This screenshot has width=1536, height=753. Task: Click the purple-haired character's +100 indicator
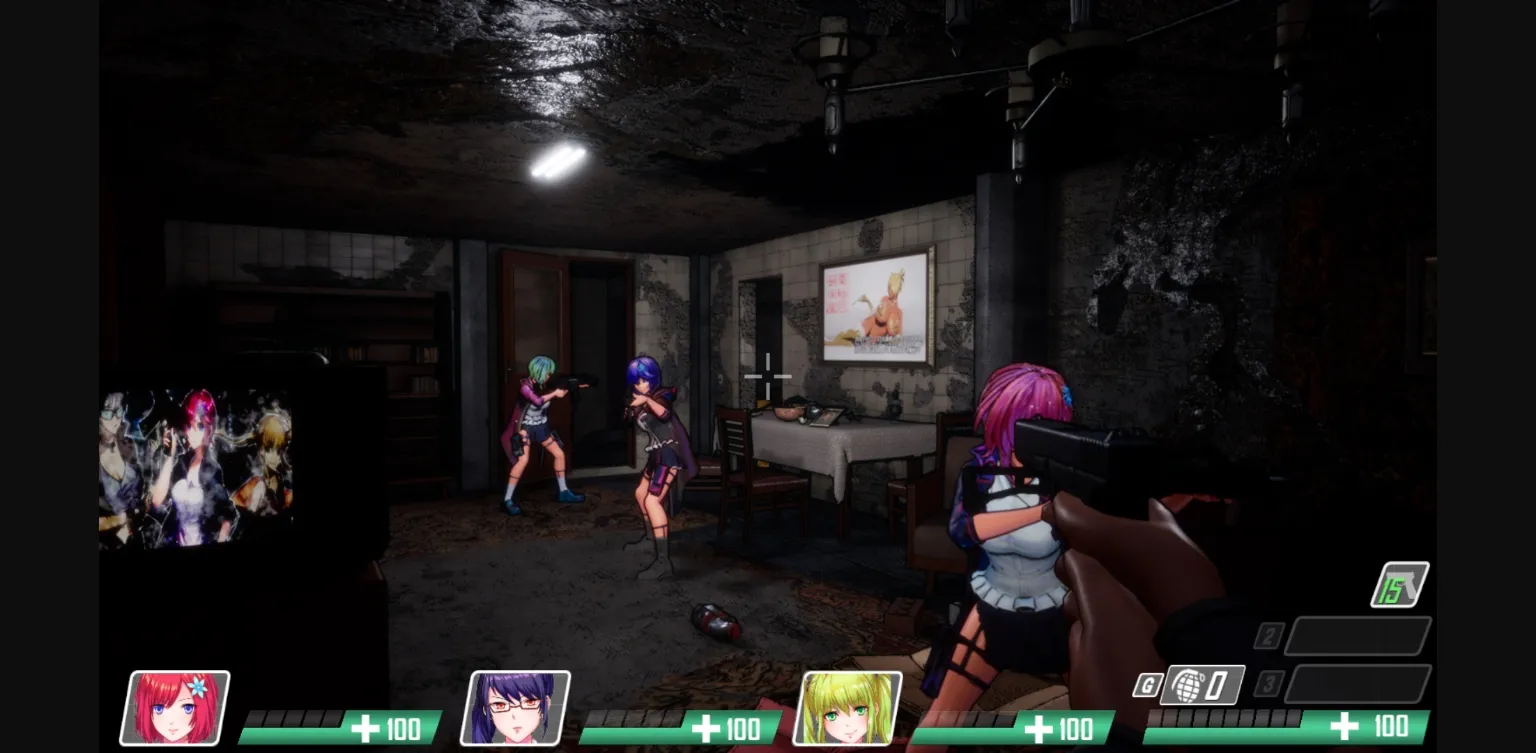(727, 727)
